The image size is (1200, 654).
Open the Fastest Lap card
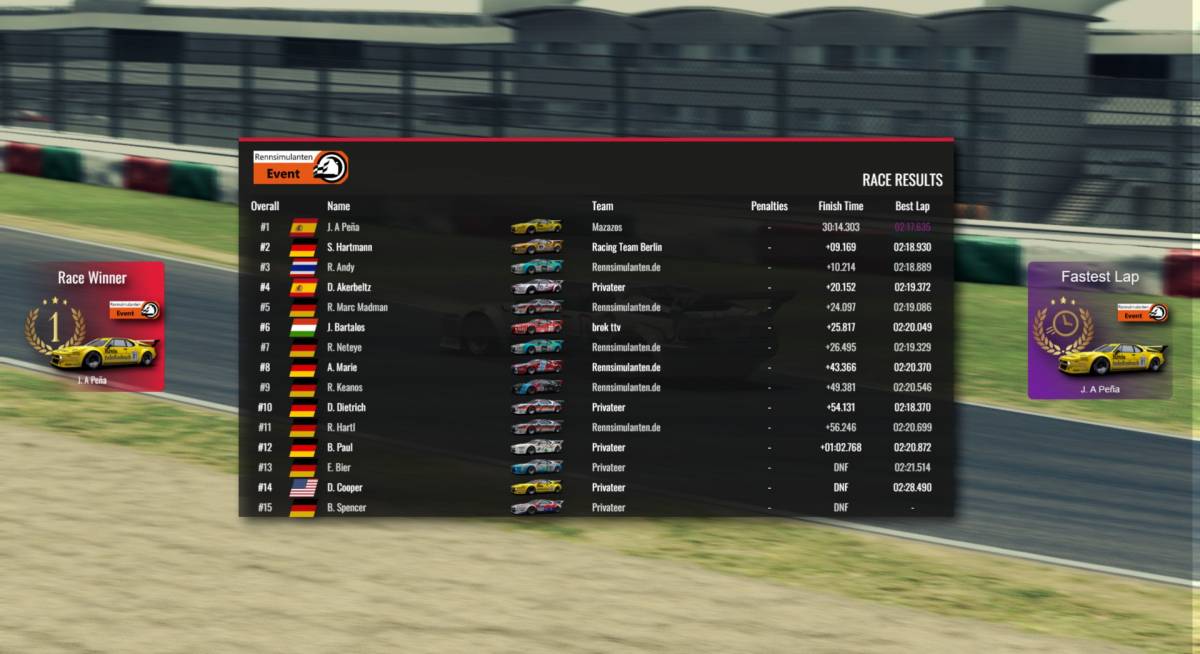click(x=1099, y=331)
